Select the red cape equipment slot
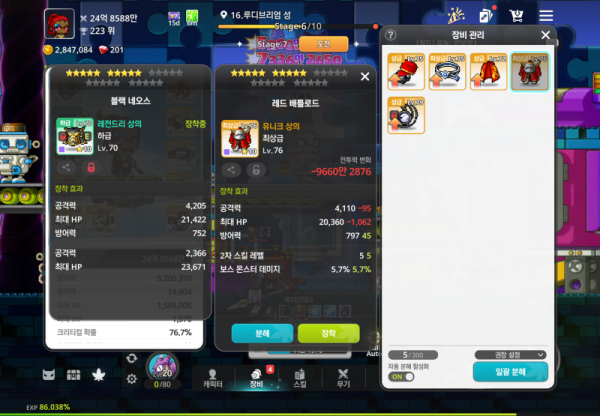Screen dimensions: 600x416 (488, 72)
